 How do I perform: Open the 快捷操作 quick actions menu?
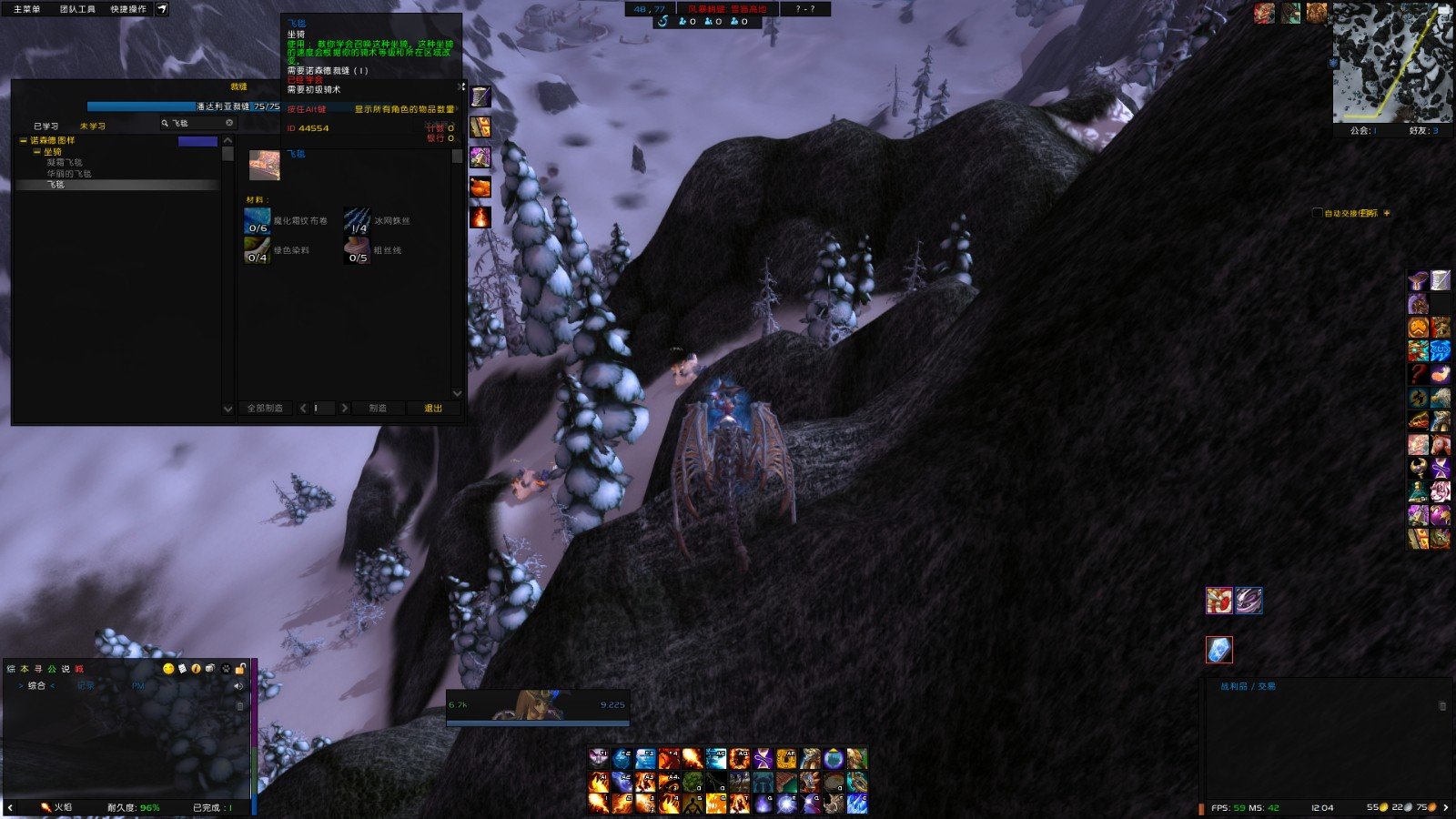click(128, 9)
